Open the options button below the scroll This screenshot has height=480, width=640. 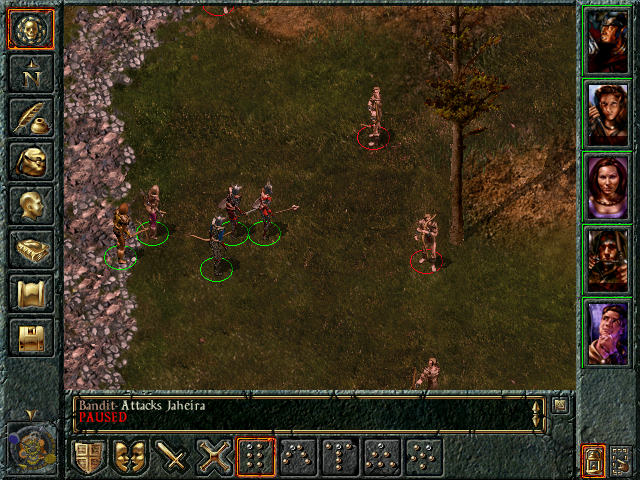click(x=30, y=336)
